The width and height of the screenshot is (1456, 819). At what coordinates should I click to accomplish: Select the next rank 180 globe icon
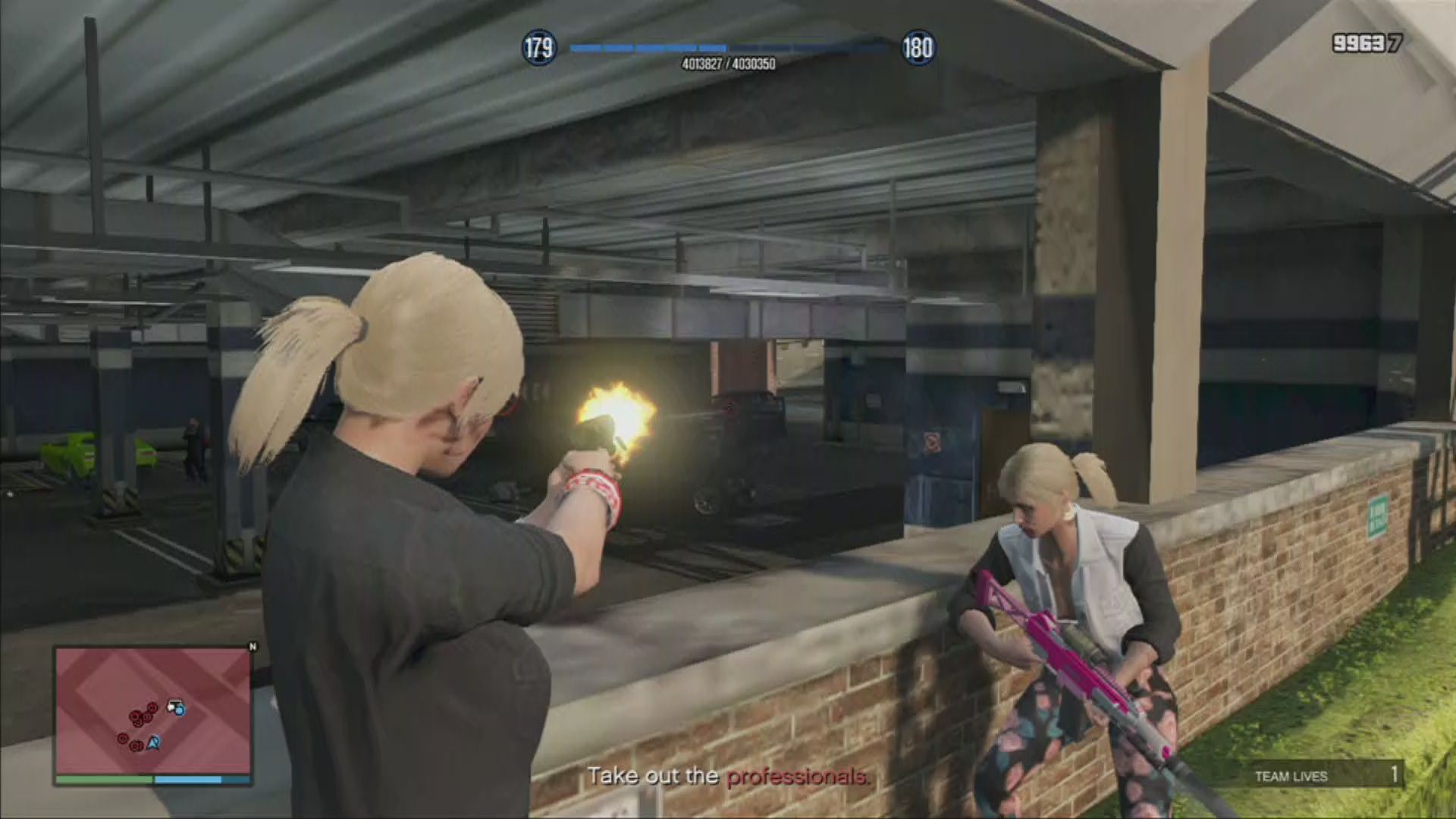(x=917, y=48)
